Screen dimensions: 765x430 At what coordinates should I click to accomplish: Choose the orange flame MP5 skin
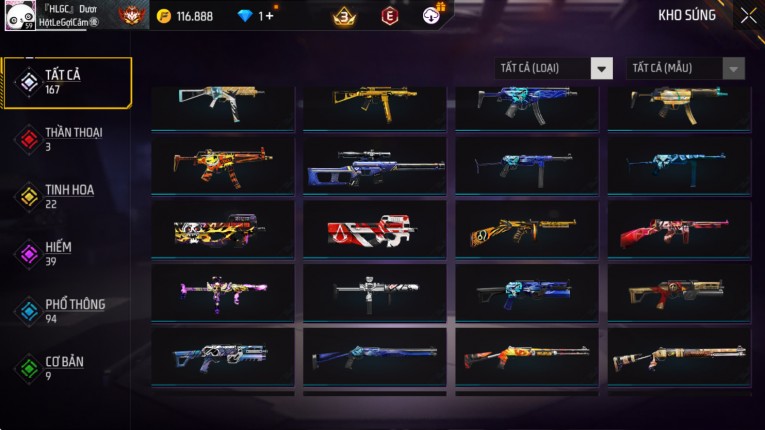[x=222, y=167]
